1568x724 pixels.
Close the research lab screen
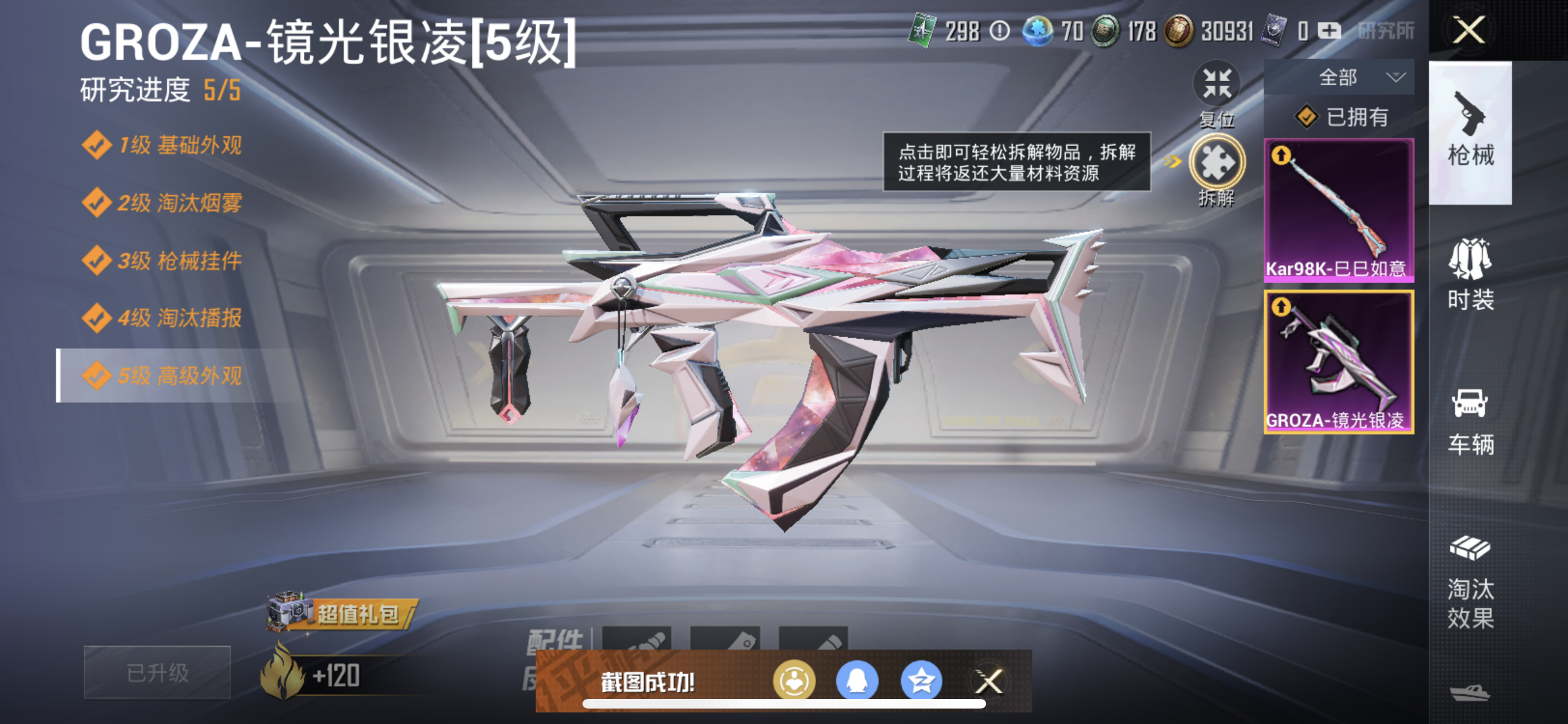pos(1468,30)
